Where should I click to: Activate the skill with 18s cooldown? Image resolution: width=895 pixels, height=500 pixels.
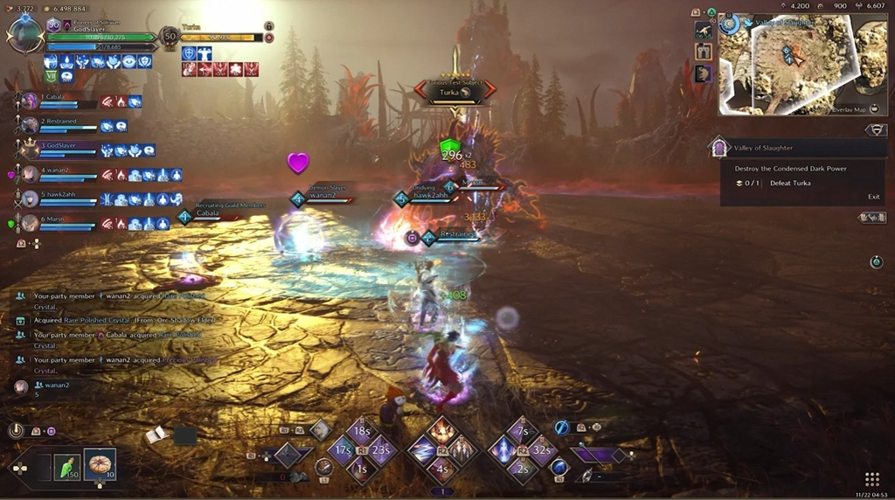pyautogui.click(x=362, y=433)
